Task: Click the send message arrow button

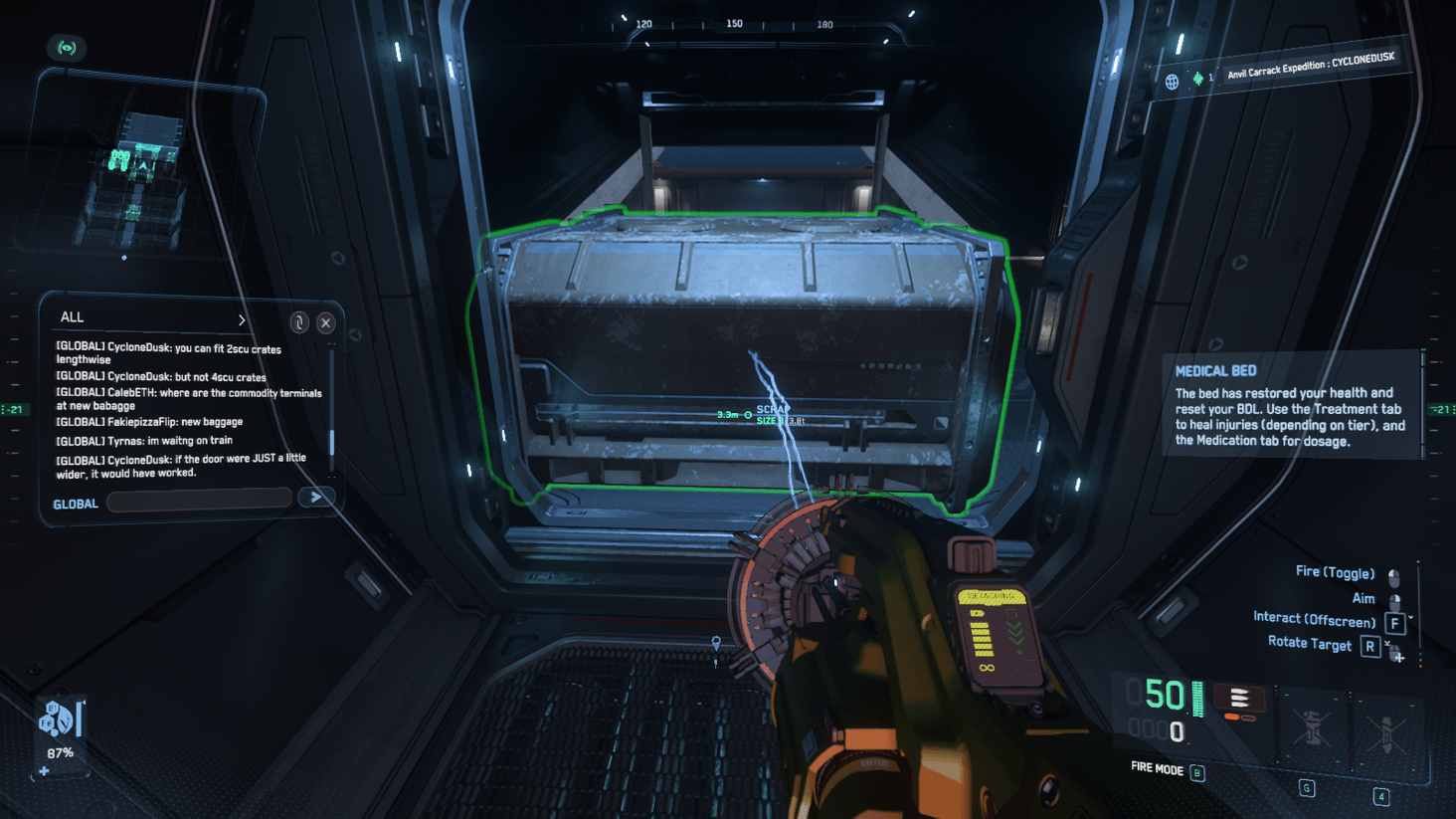Action: coord(315,498)
